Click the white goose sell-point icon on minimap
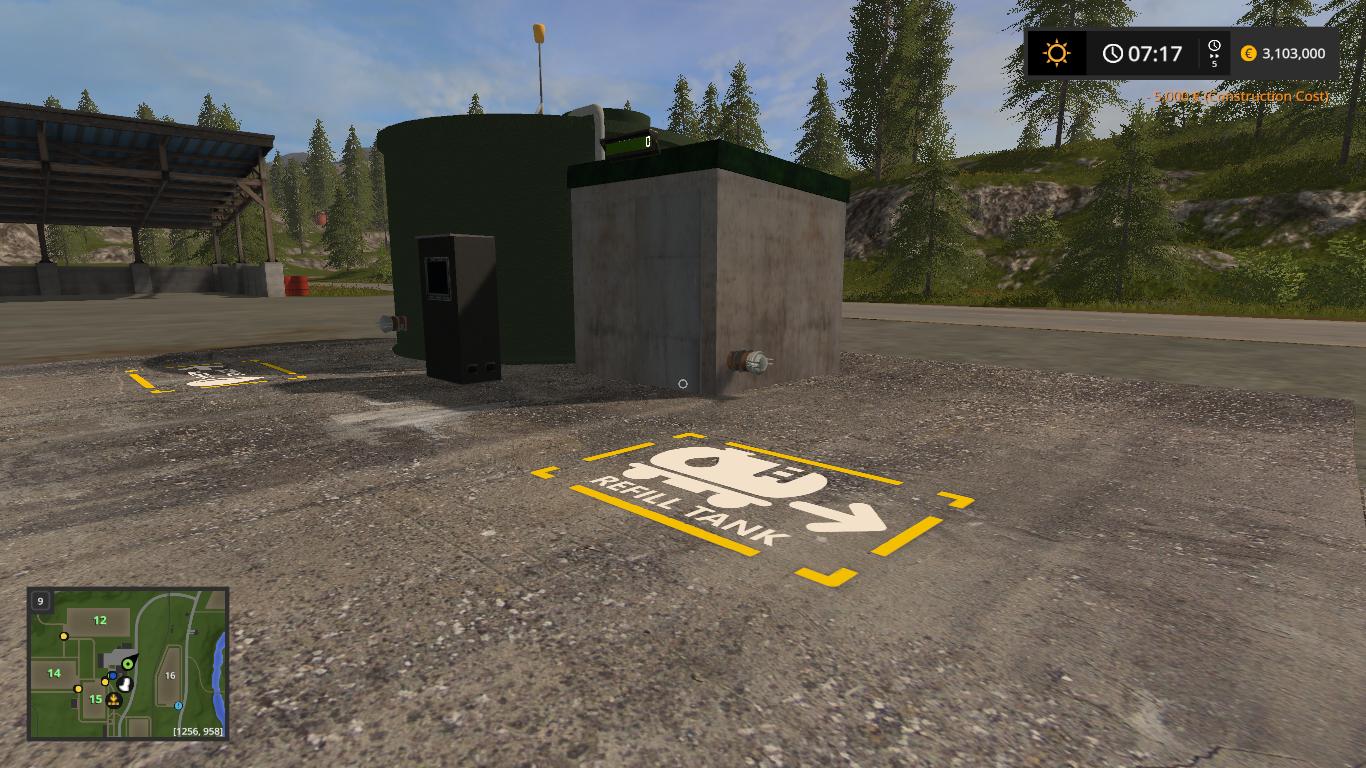 tap(125, 684)
